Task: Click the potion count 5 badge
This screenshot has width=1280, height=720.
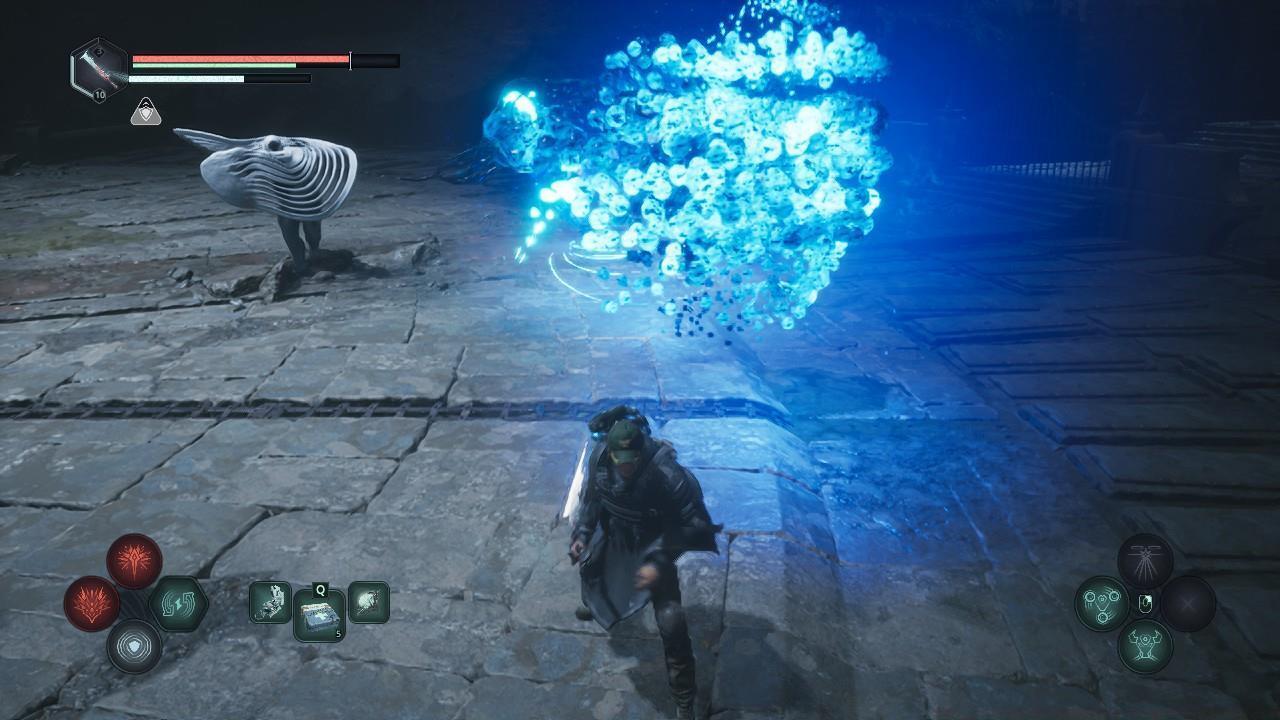Action: point(337,633)
